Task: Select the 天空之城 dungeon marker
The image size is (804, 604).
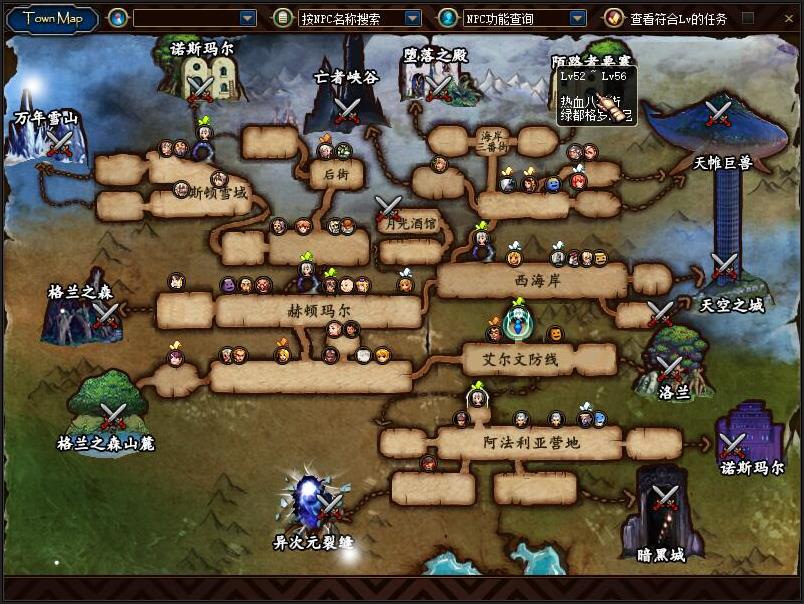Action: [724, 268]
